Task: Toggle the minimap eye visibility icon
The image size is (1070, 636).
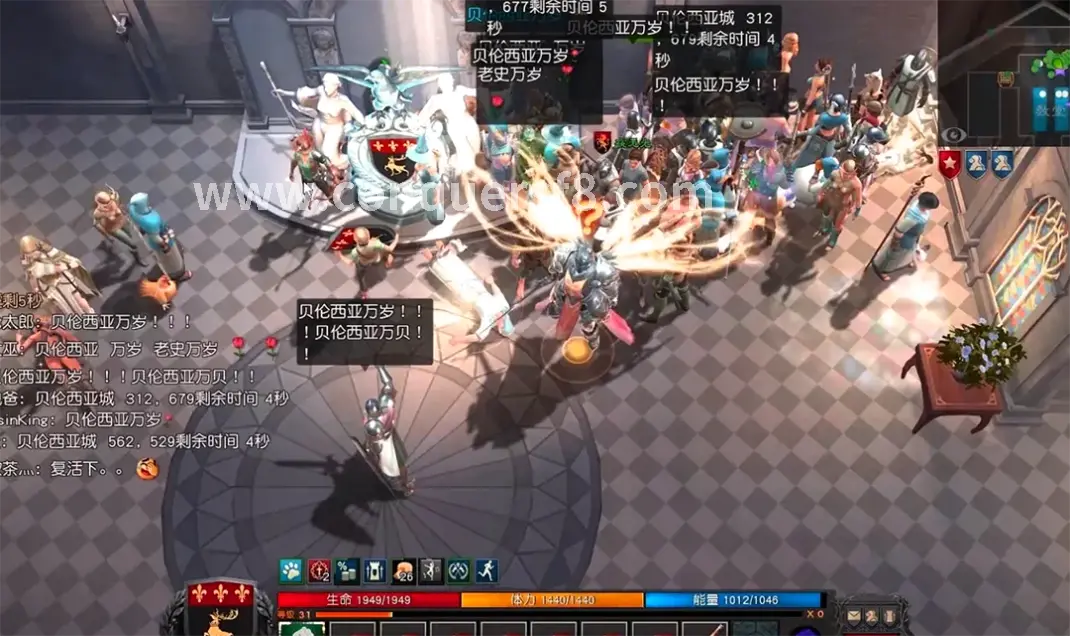Action: 953,134
